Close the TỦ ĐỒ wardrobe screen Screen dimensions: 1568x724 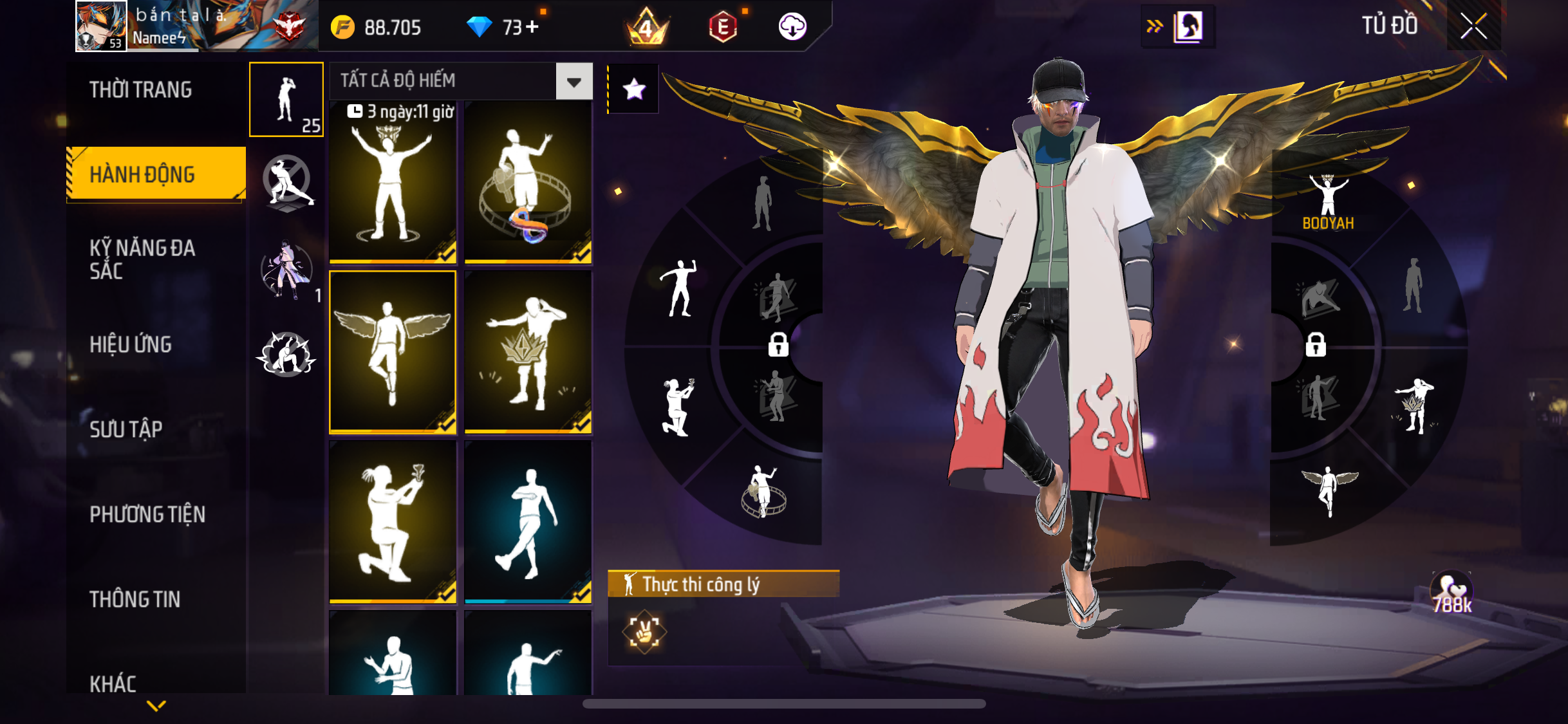1473,26
